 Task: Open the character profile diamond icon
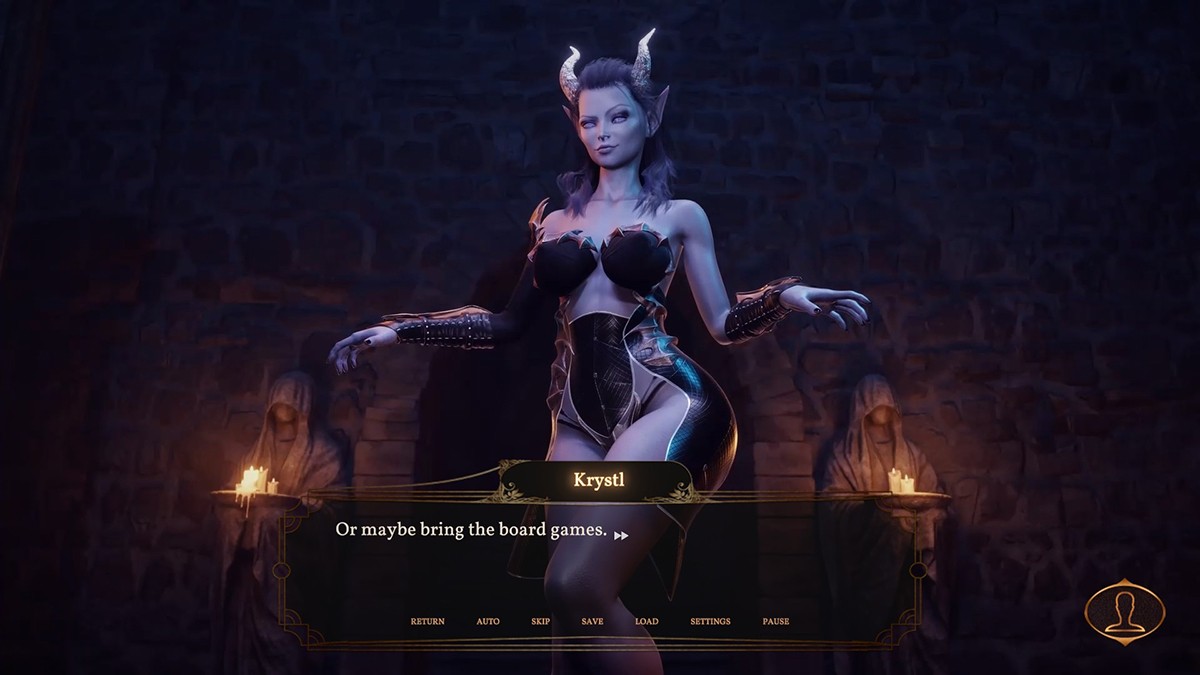point(1125,611)
